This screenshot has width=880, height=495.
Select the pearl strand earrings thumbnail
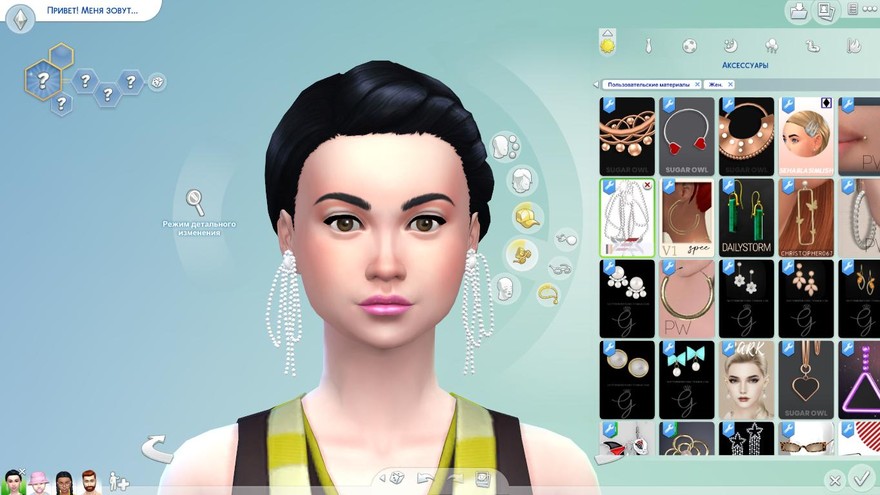pos(626,217)
